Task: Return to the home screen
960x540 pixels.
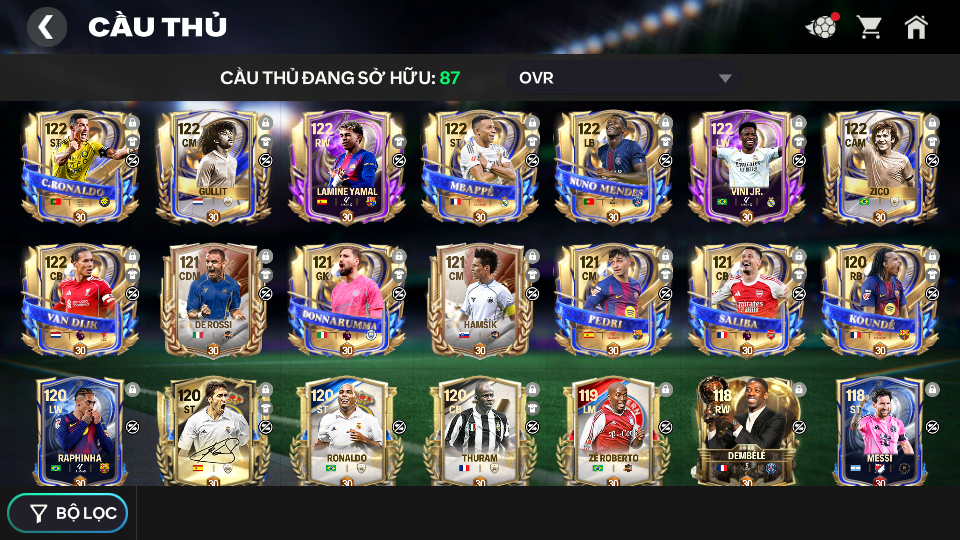Action: point(916,27)
